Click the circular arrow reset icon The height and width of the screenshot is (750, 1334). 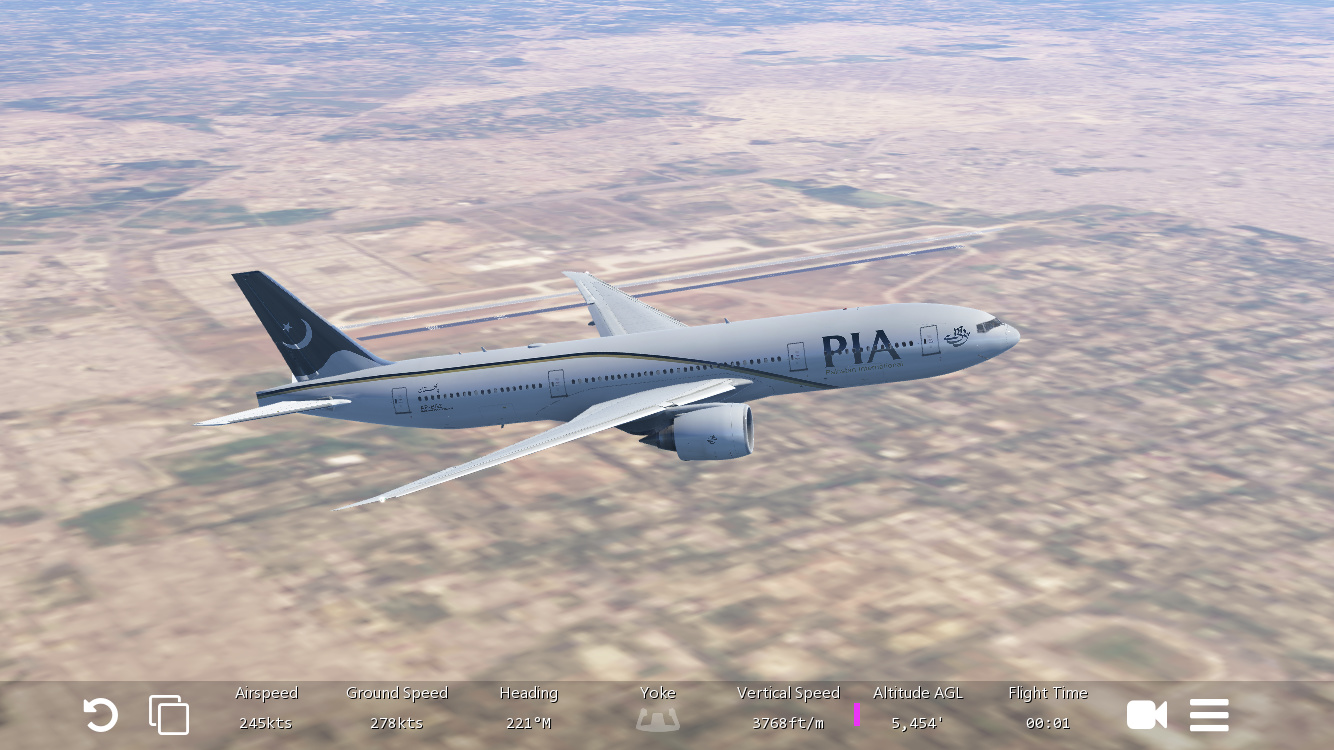(x=100, y=715)
